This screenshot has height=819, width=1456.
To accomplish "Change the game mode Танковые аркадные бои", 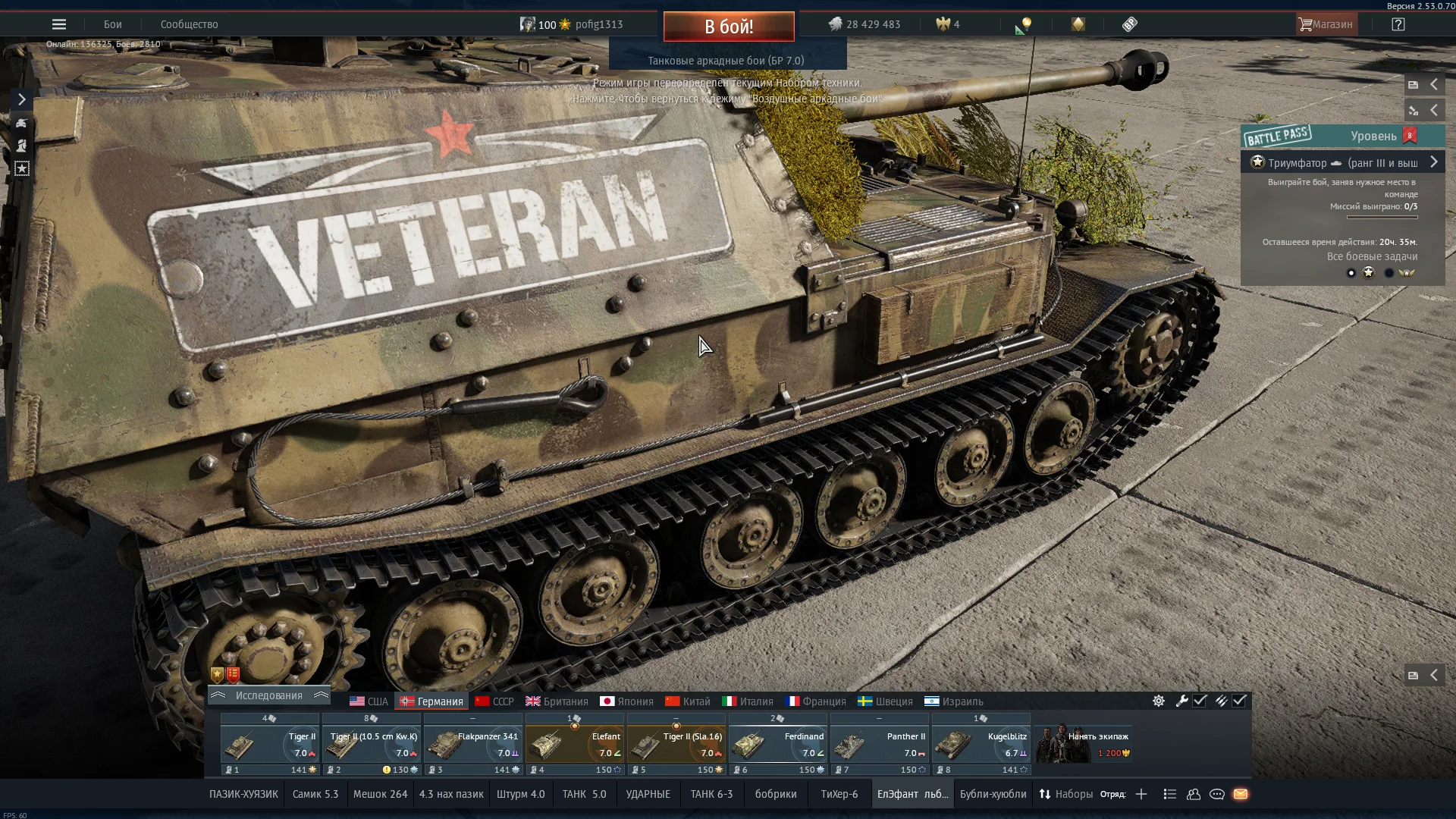I will click(x=726, y=61).
